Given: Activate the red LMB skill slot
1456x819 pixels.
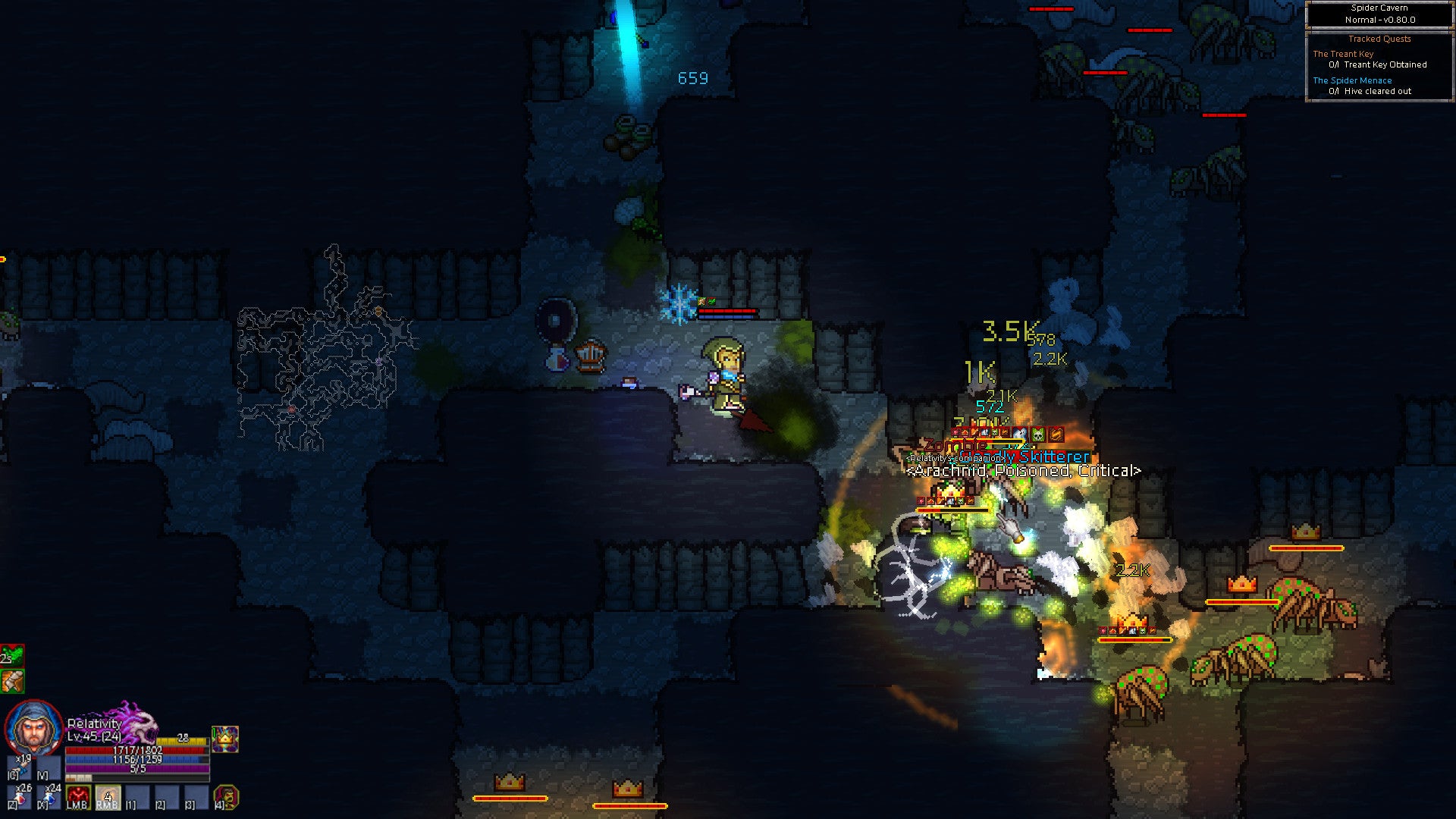Looking at the screenshot, I should click(78, 797).
